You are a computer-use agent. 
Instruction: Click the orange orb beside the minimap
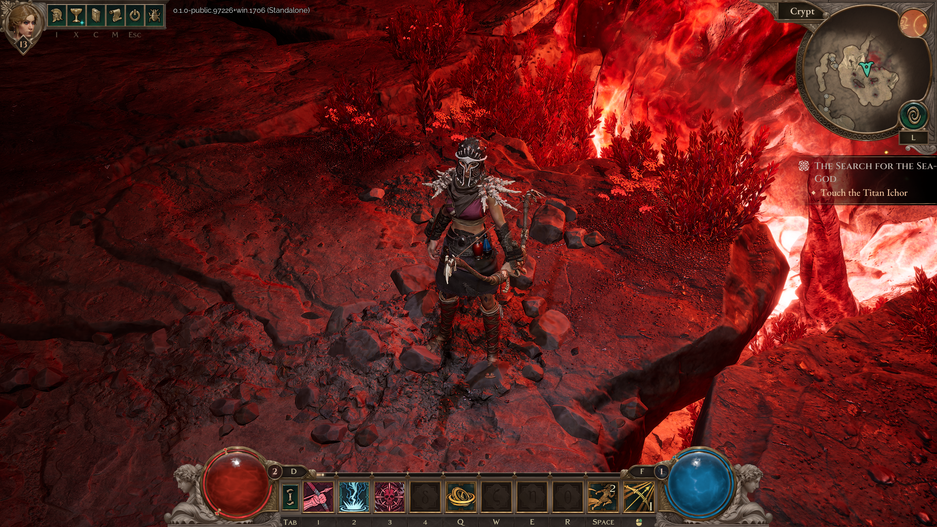click(913, 24)
